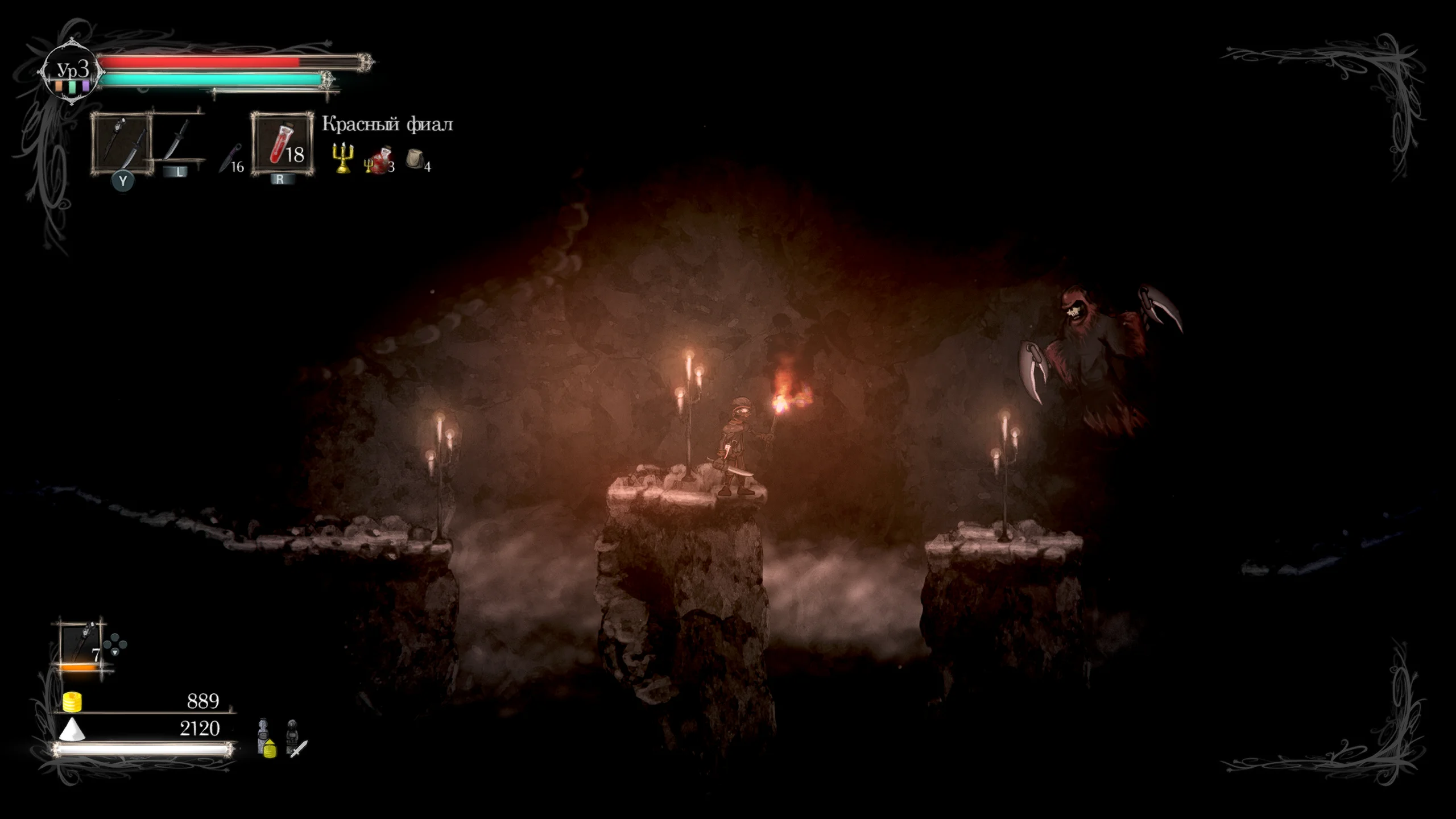The image size is (1456, 819).
Task: Click the gold coin stack by the 889 counter
Action: click(x=72, y=703)
